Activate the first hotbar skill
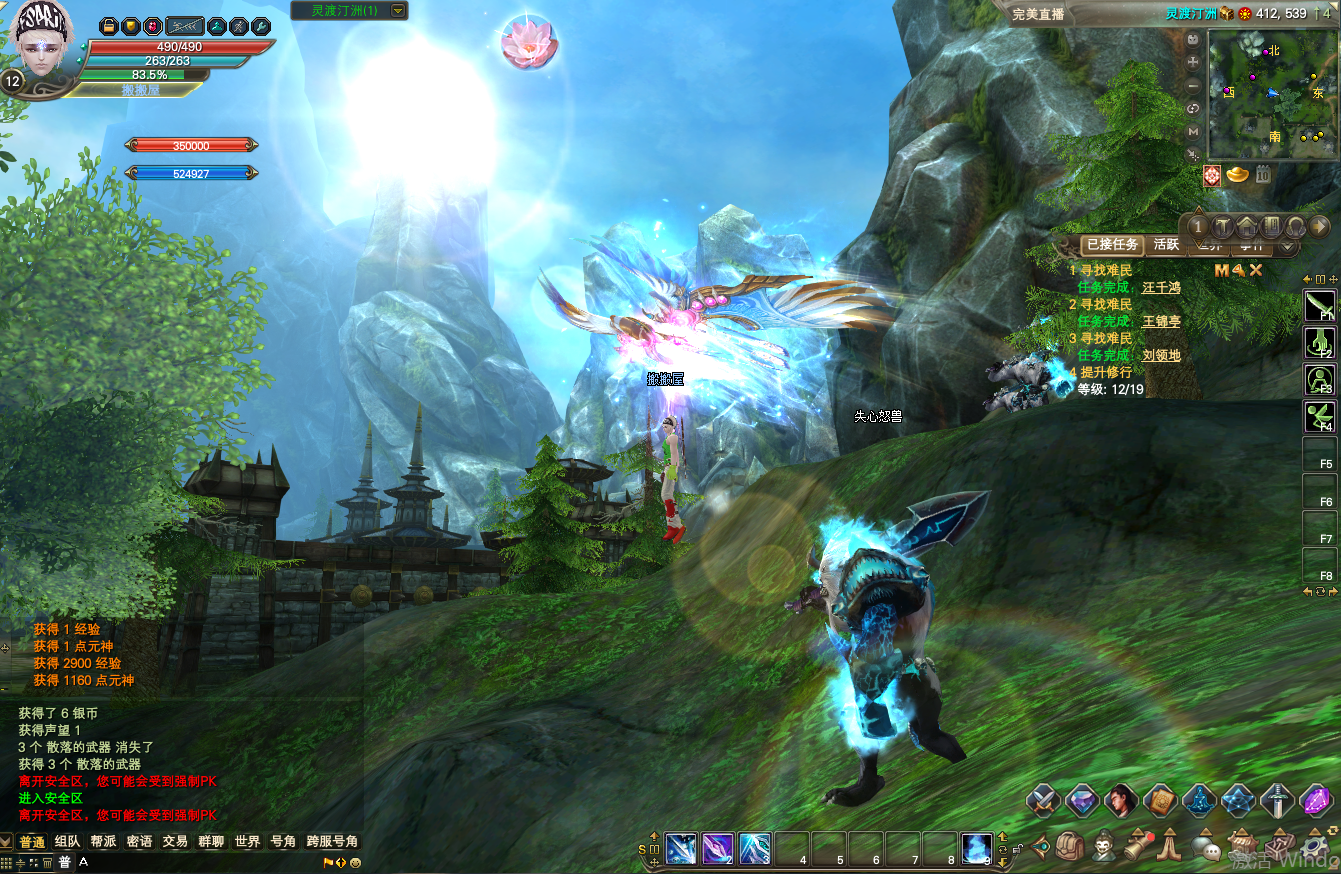Image resolution: width=1341 pixels, height=874 pixels. tap(681, 848)
